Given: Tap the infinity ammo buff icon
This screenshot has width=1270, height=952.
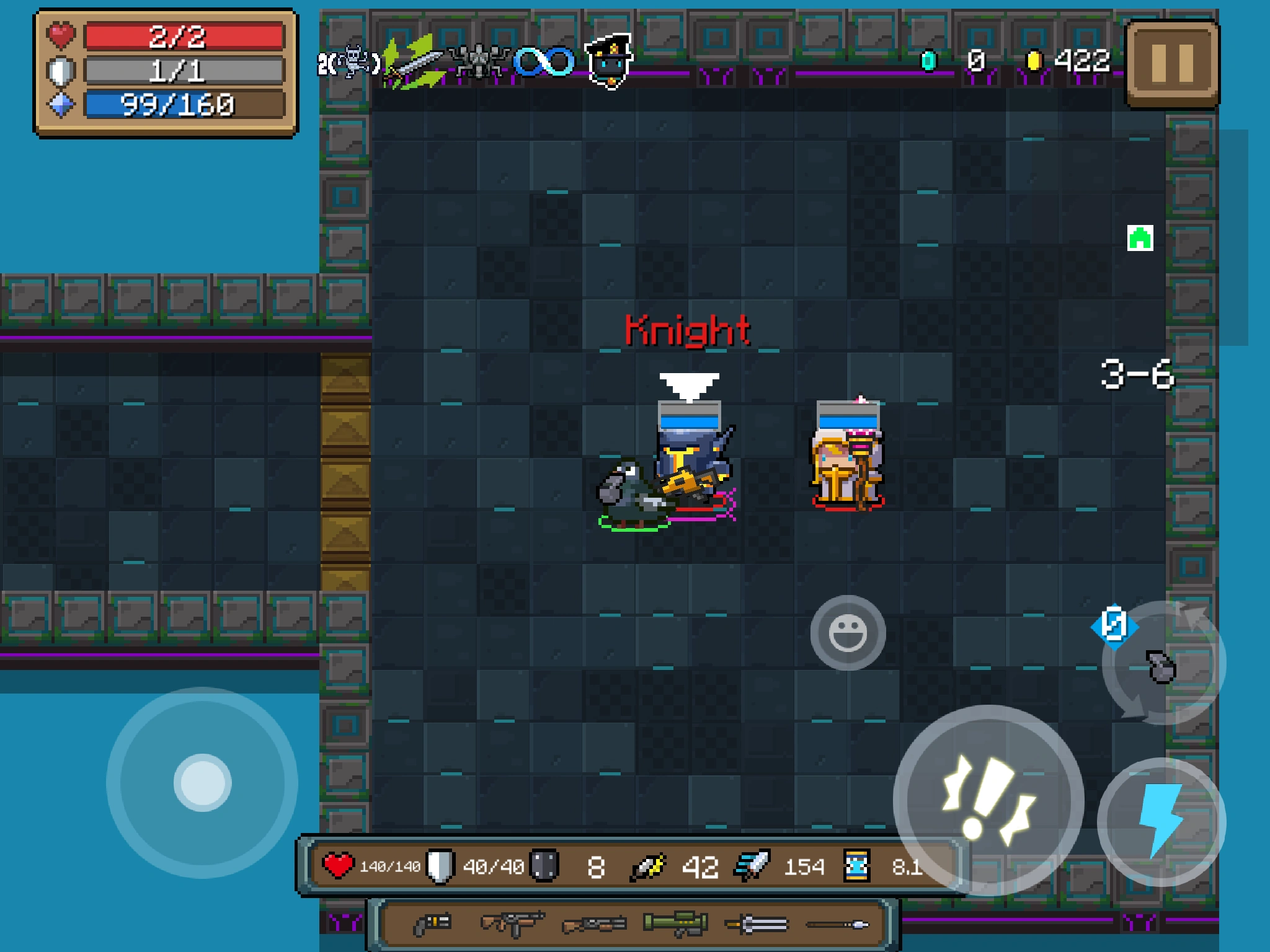Looking at the screenshot, I should (x=542, y=61).
